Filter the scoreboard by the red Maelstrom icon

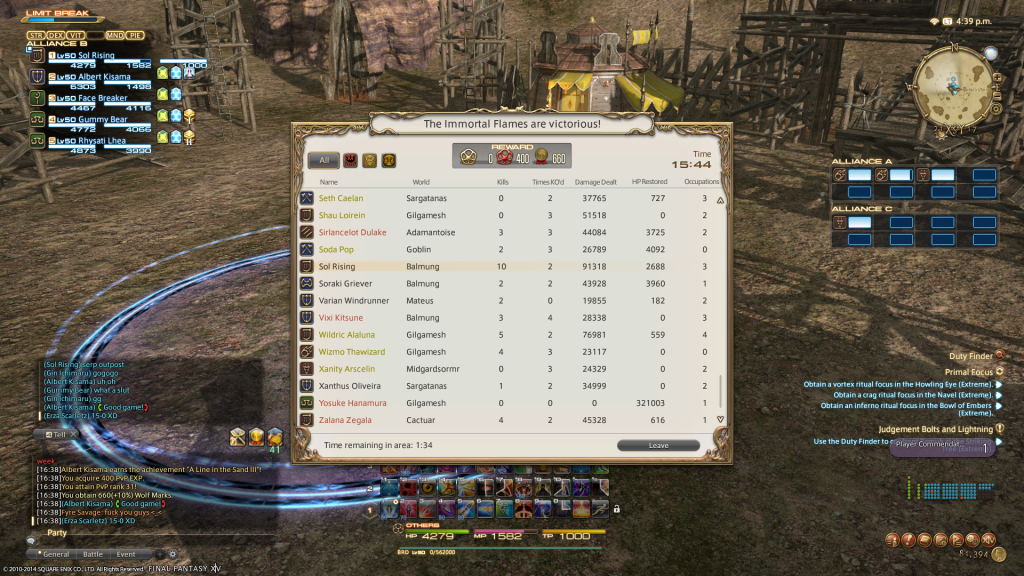pyautogui.click(x=350, y=160)
